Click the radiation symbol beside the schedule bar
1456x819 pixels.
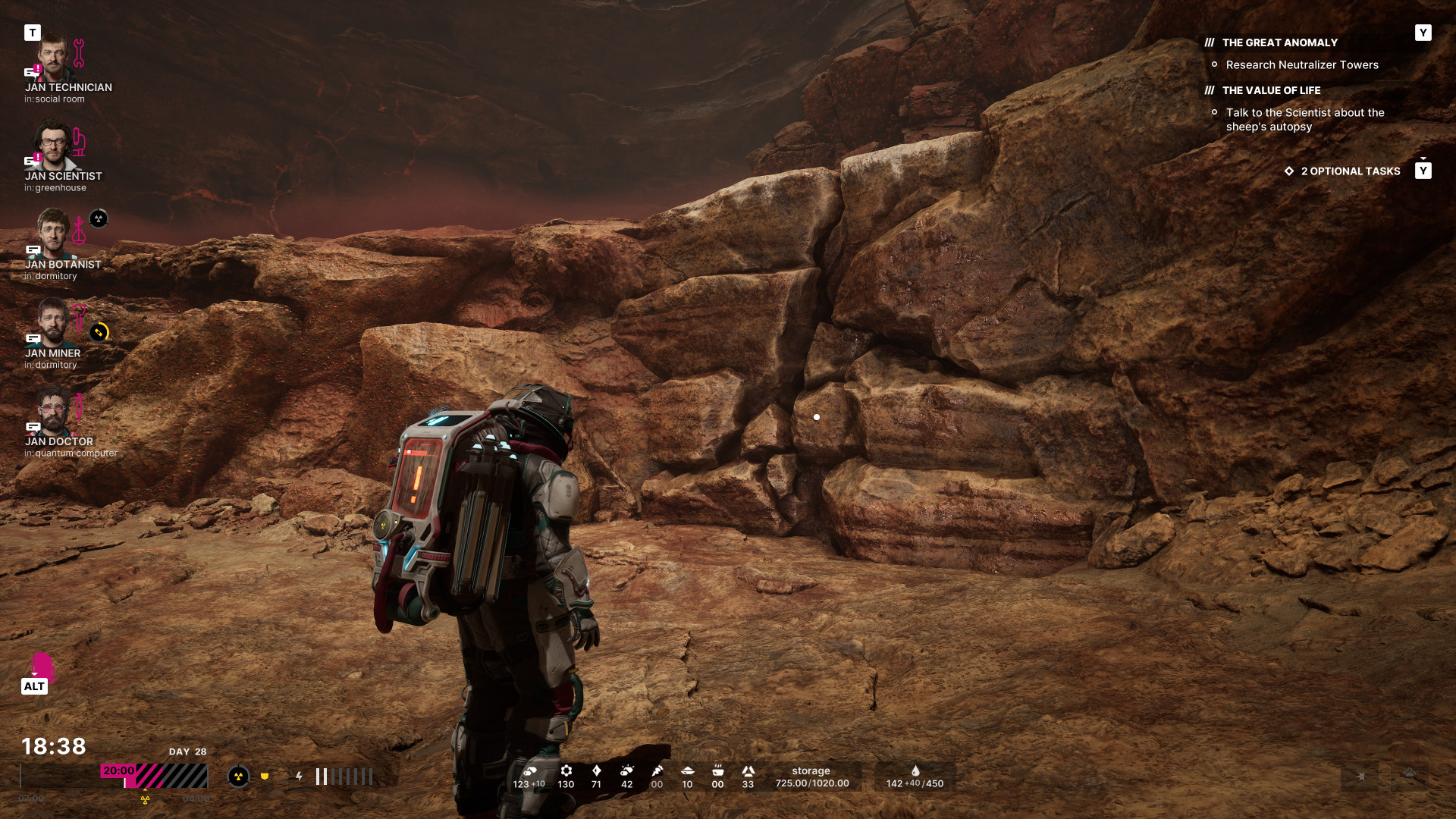tap(238, 777)
